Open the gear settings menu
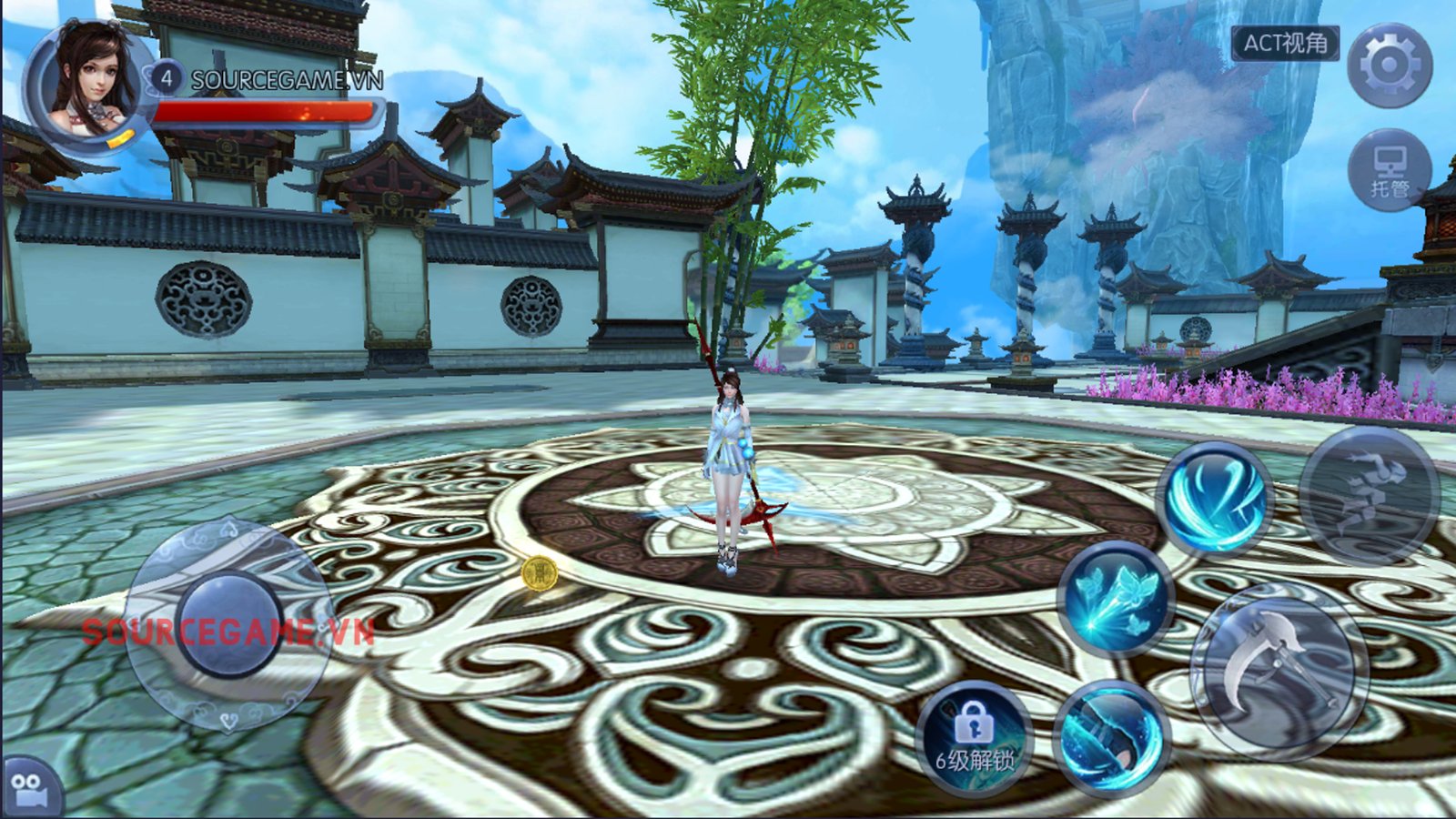 (1389, 66)
